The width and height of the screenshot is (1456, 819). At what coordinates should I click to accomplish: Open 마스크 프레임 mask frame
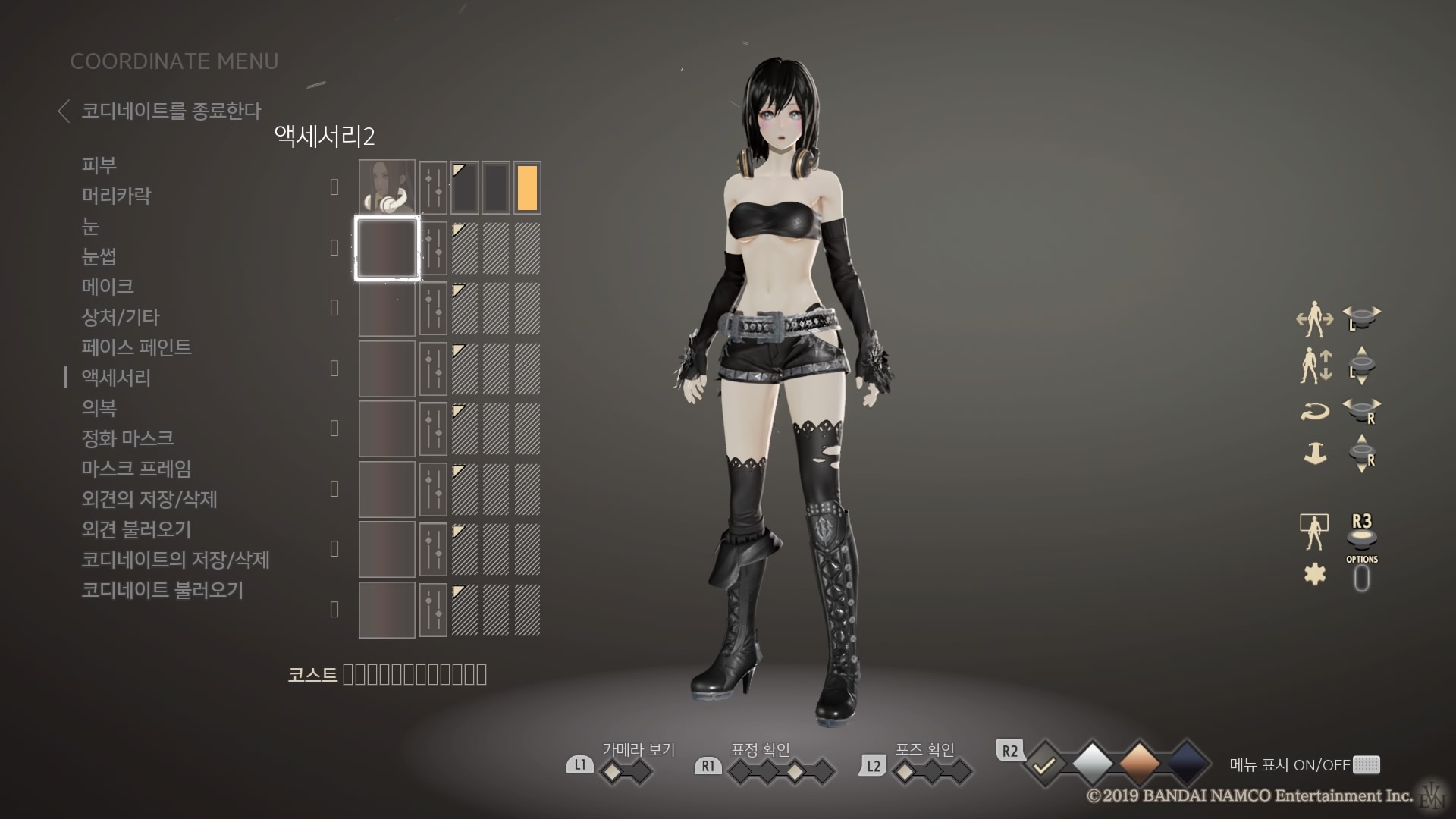click(x=136, y=469)
